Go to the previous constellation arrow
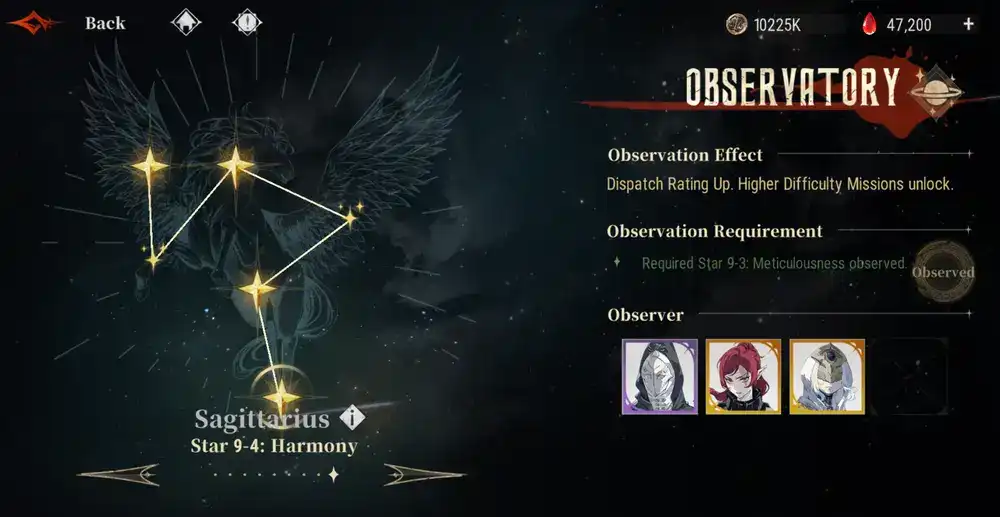1000x517 pixels. [119, 474]
